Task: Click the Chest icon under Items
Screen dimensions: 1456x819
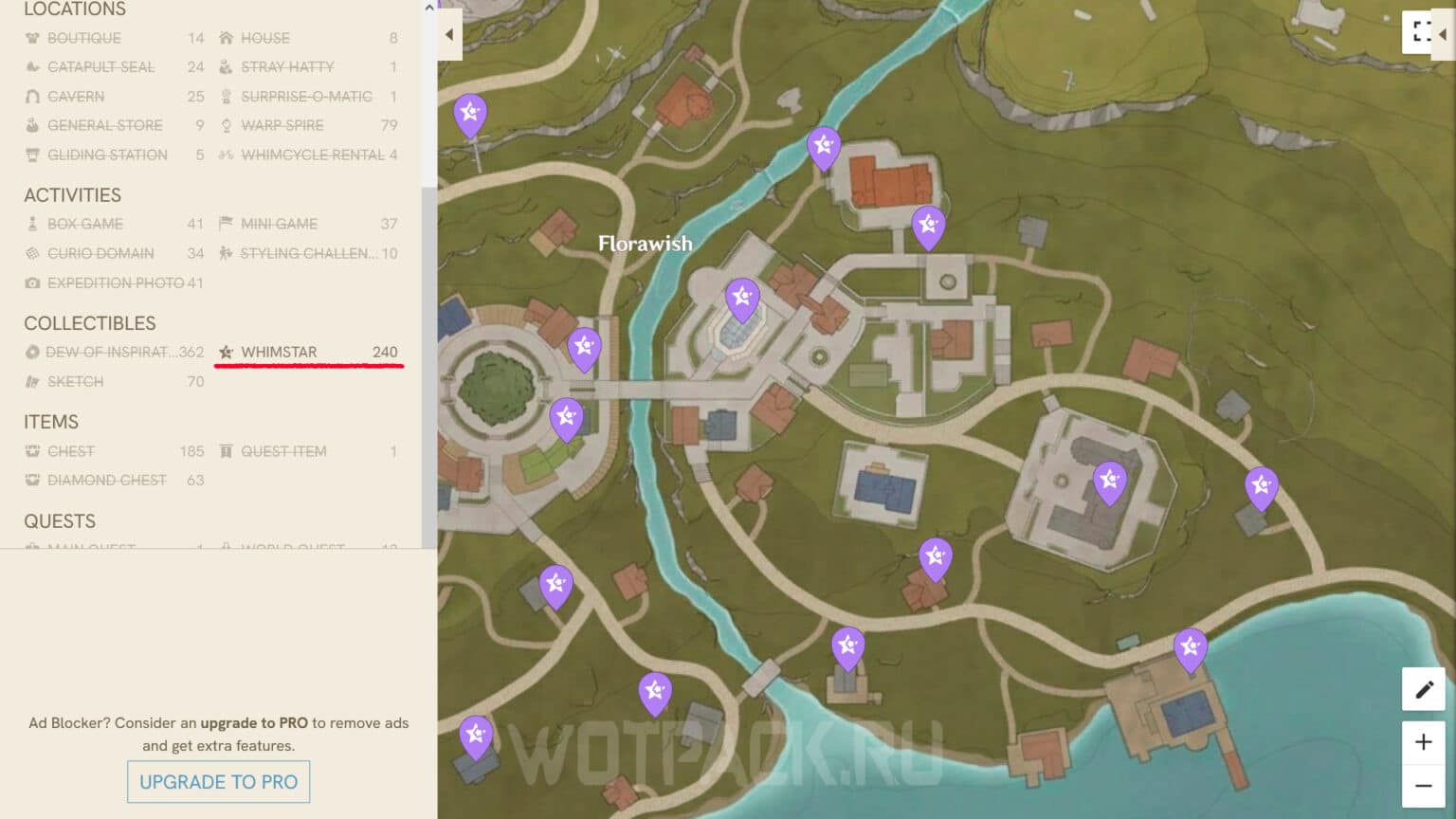Action: tap(31, 451)
